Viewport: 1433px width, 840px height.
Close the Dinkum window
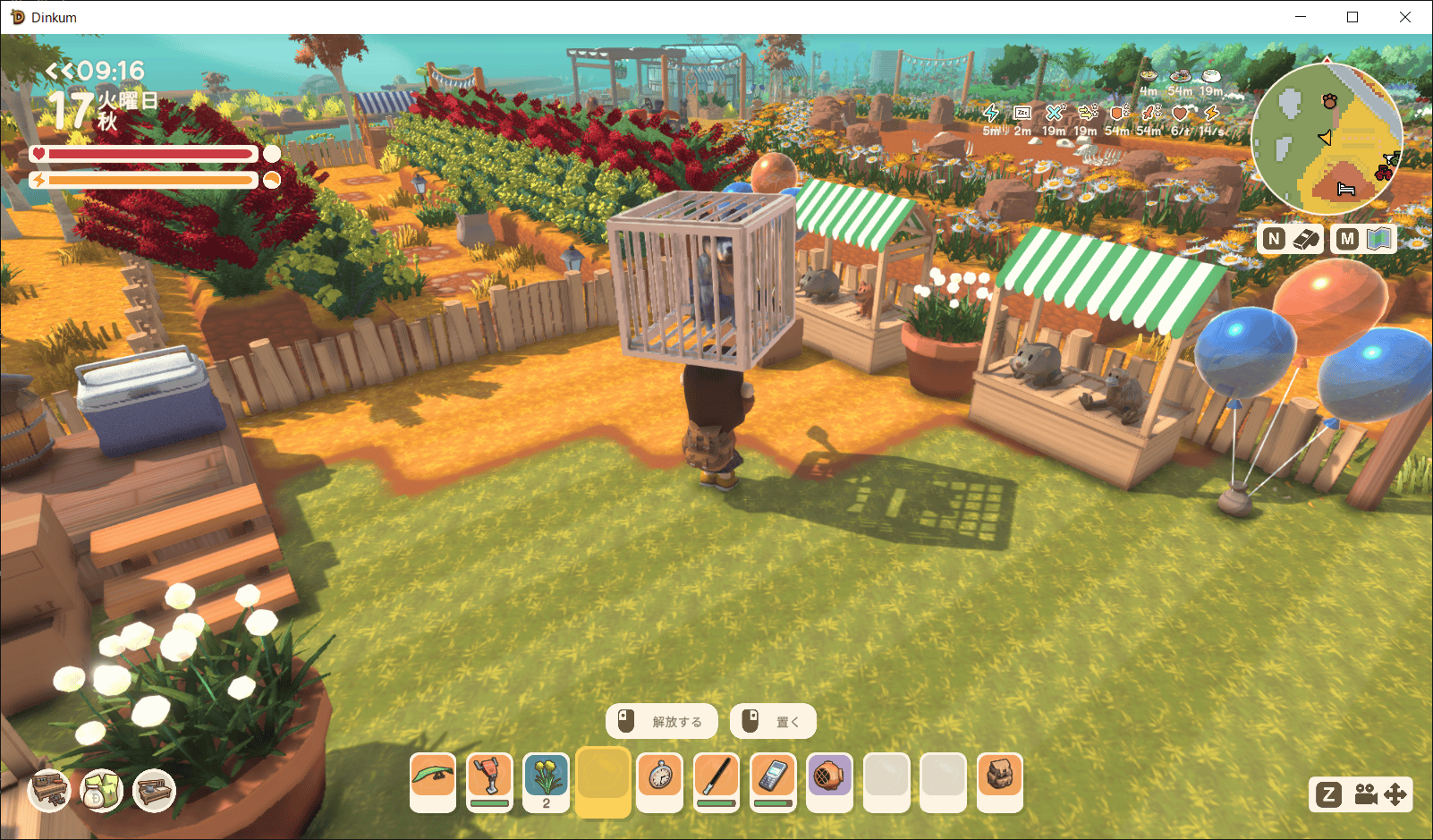tap(1405, 17)
